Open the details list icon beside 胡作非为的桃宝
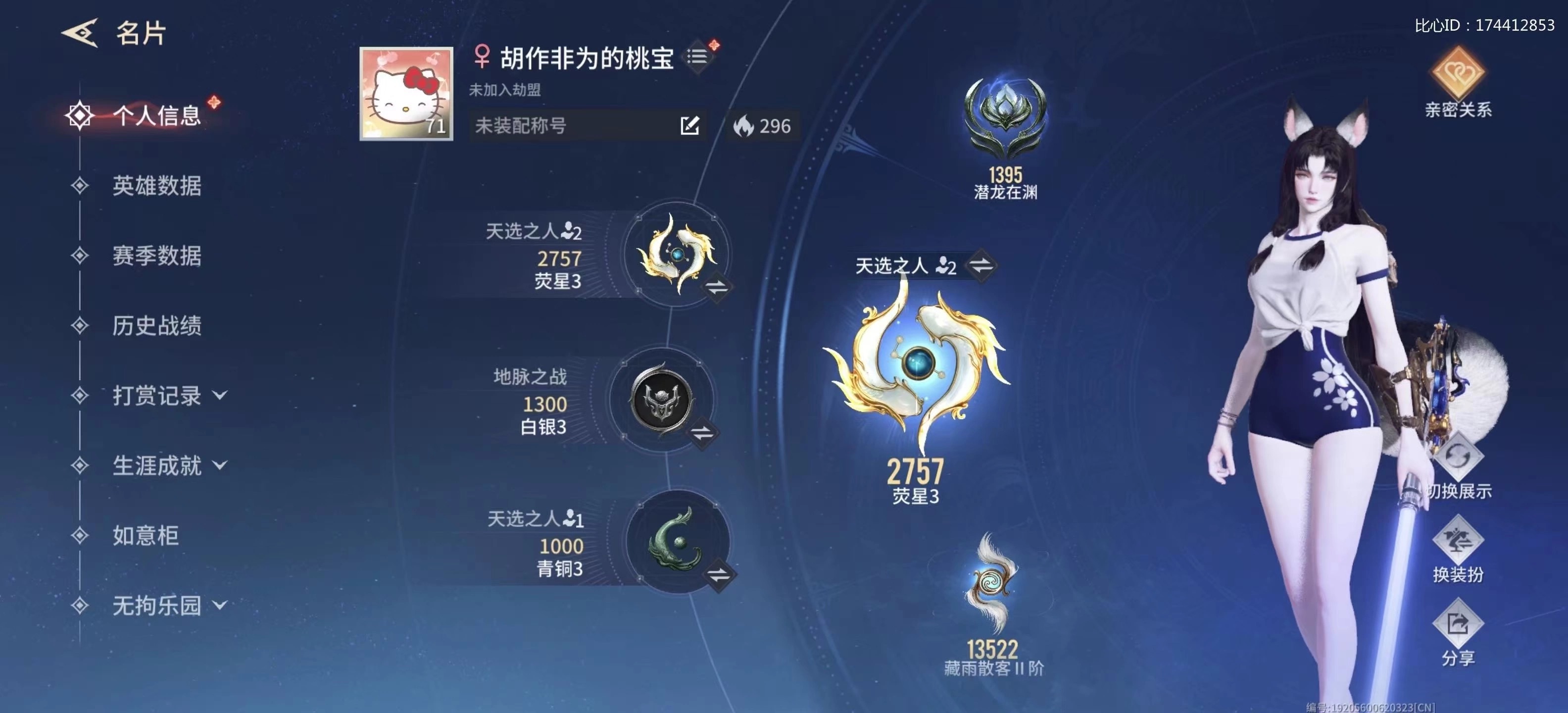Image resolution: width=1568 pixels, height=713 pixels. click(x=697, y=55)
